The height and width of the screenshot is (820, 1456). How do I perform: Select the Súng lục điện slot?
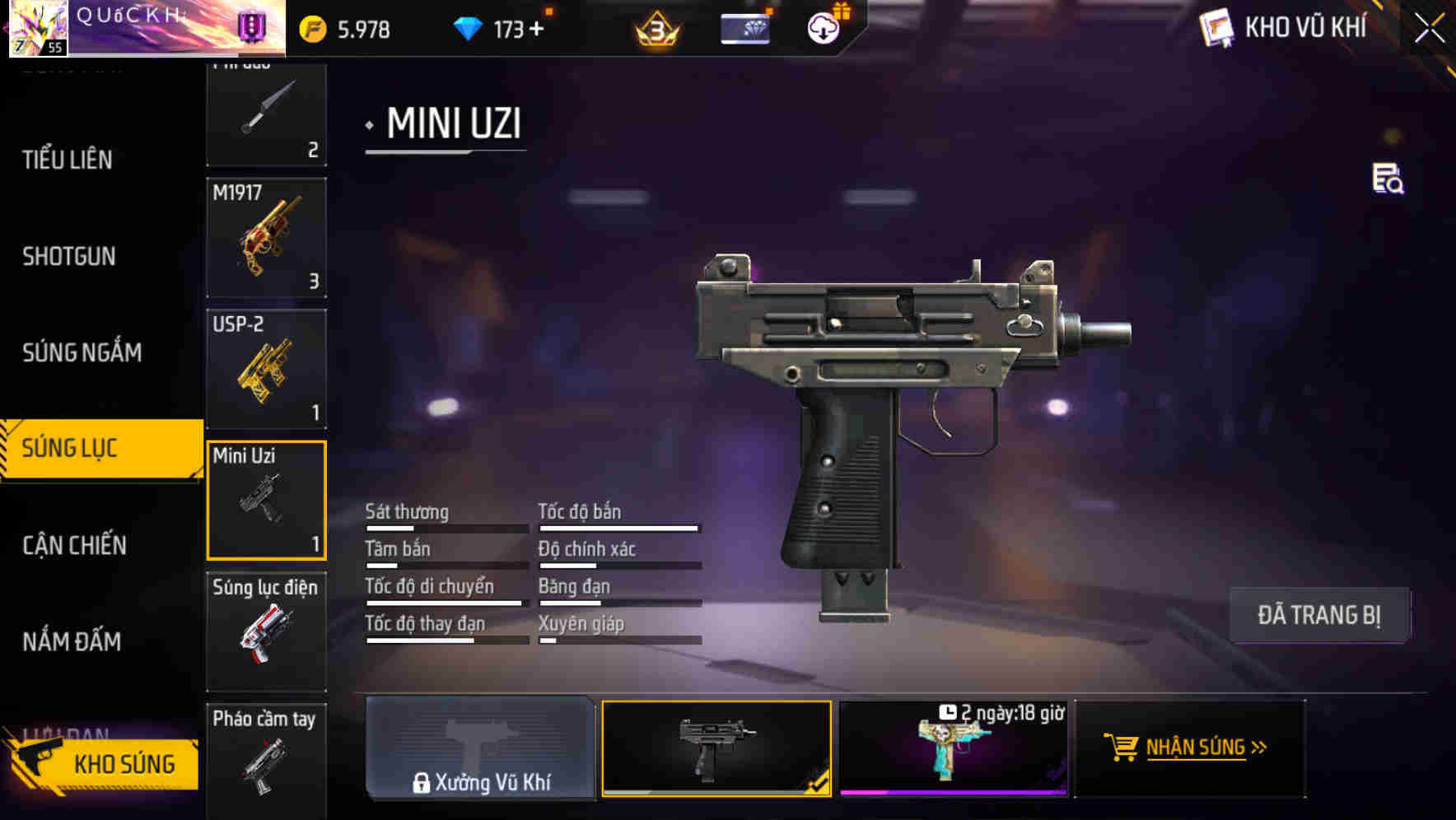pos(266,631)
